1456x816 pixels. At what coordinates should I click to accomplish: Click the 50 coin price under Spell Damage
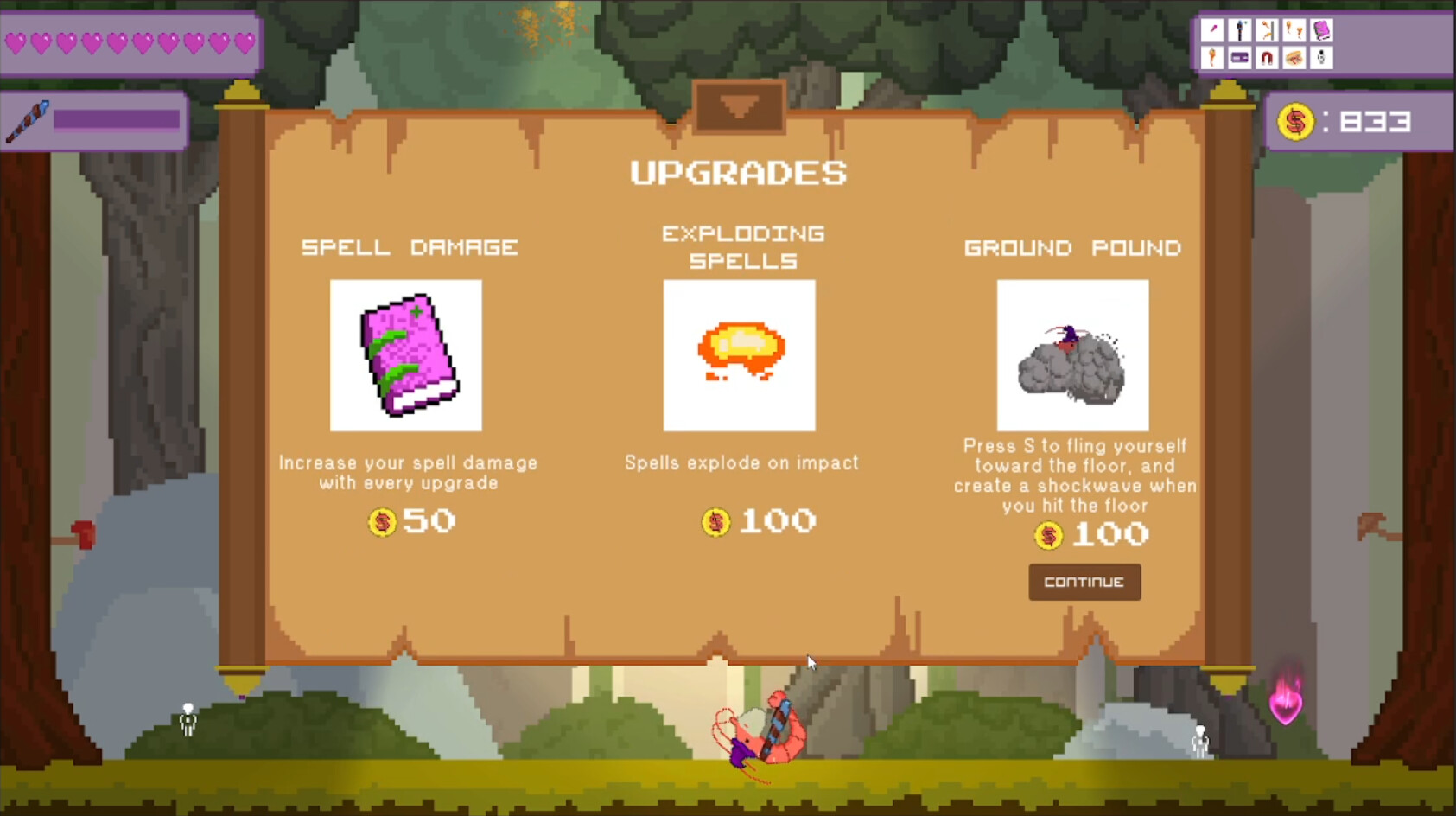[410, 521]
